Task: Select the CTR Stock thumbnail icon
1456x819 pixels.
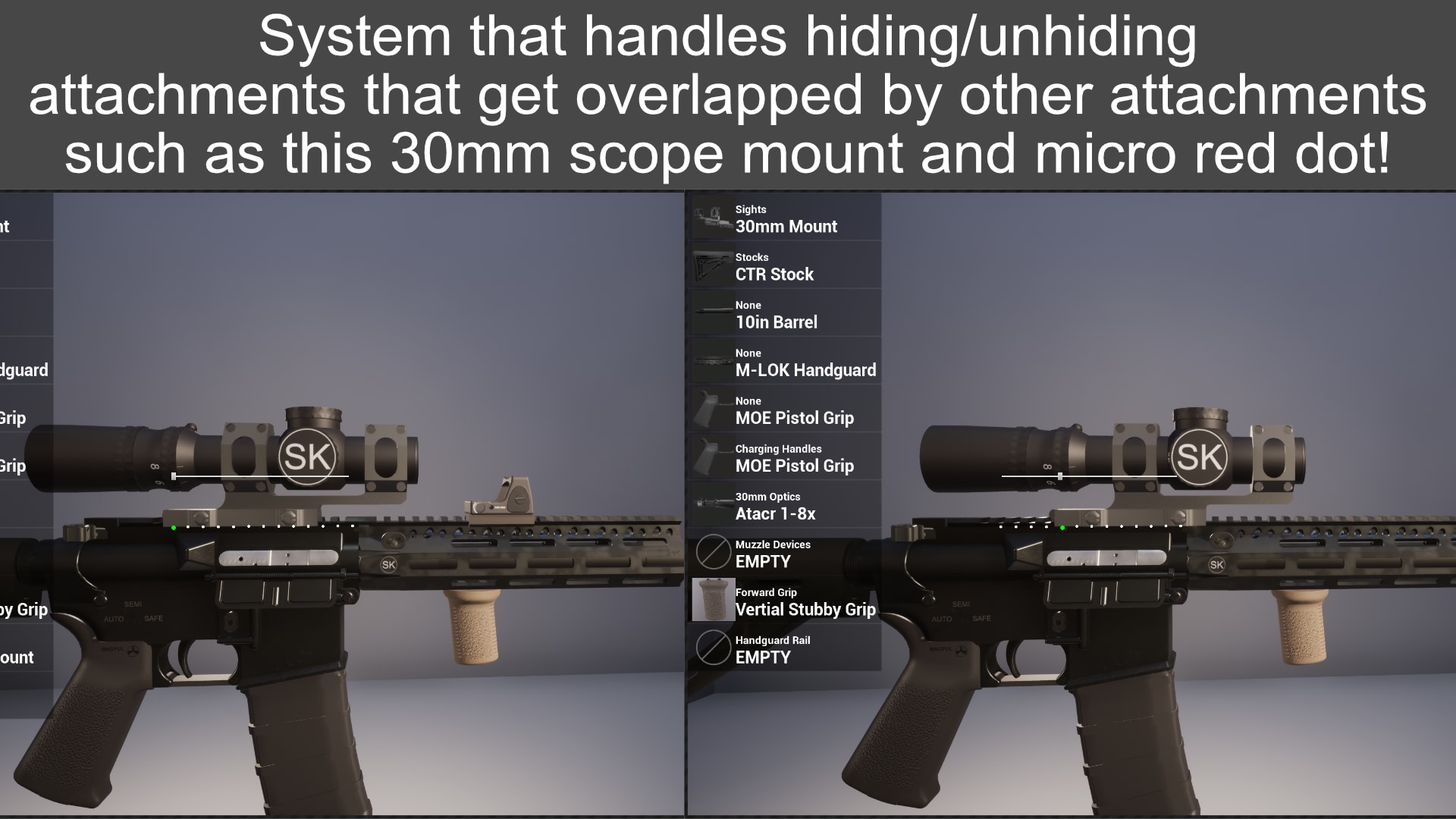Action: 713,266
